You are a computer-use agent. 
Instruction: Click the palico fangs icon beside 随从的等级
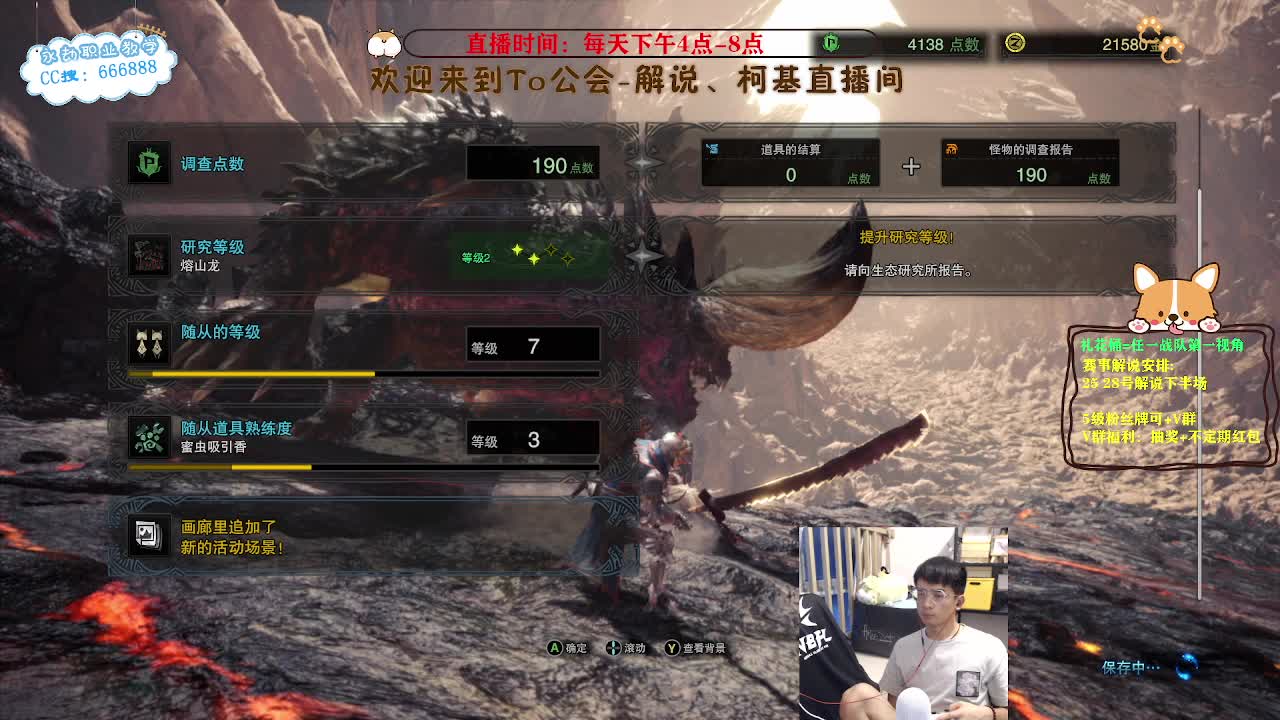click(148, 344)
